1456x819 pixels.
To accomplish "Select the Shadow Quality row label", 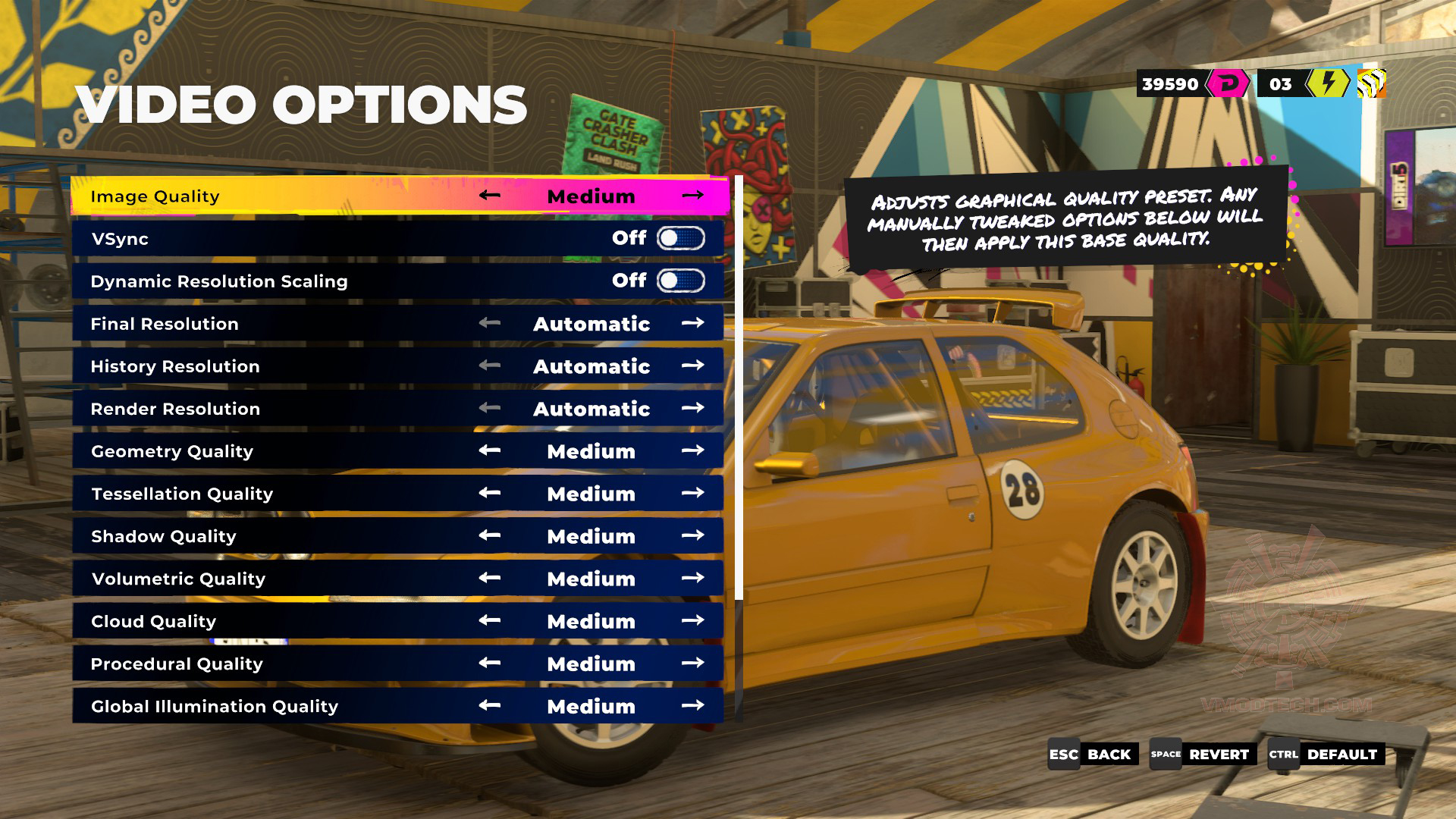I will click(164, 536).
